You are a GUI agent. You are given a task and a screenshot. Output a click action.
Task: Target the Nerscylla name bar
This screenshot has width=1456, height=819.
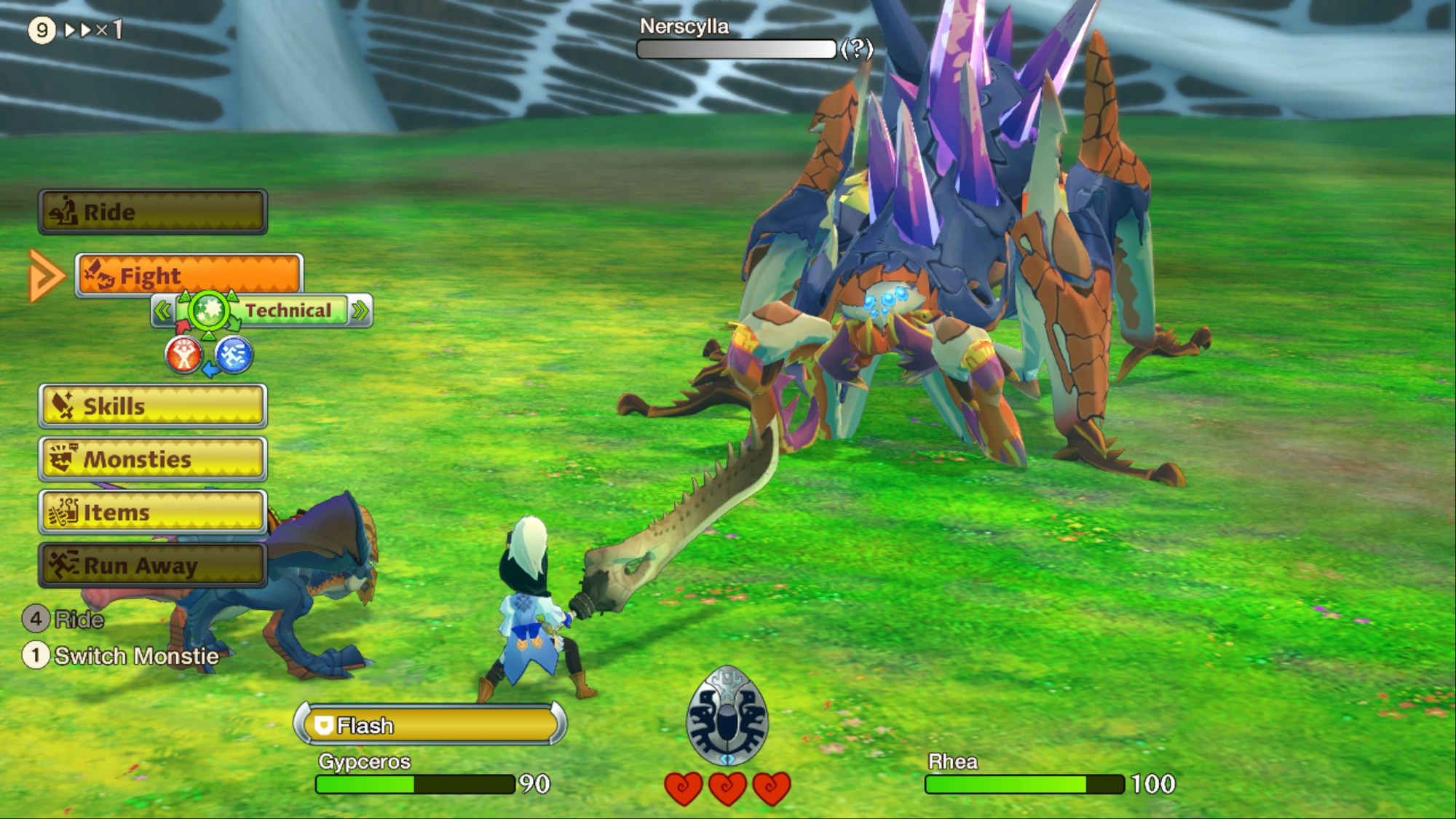coord(736,49)
